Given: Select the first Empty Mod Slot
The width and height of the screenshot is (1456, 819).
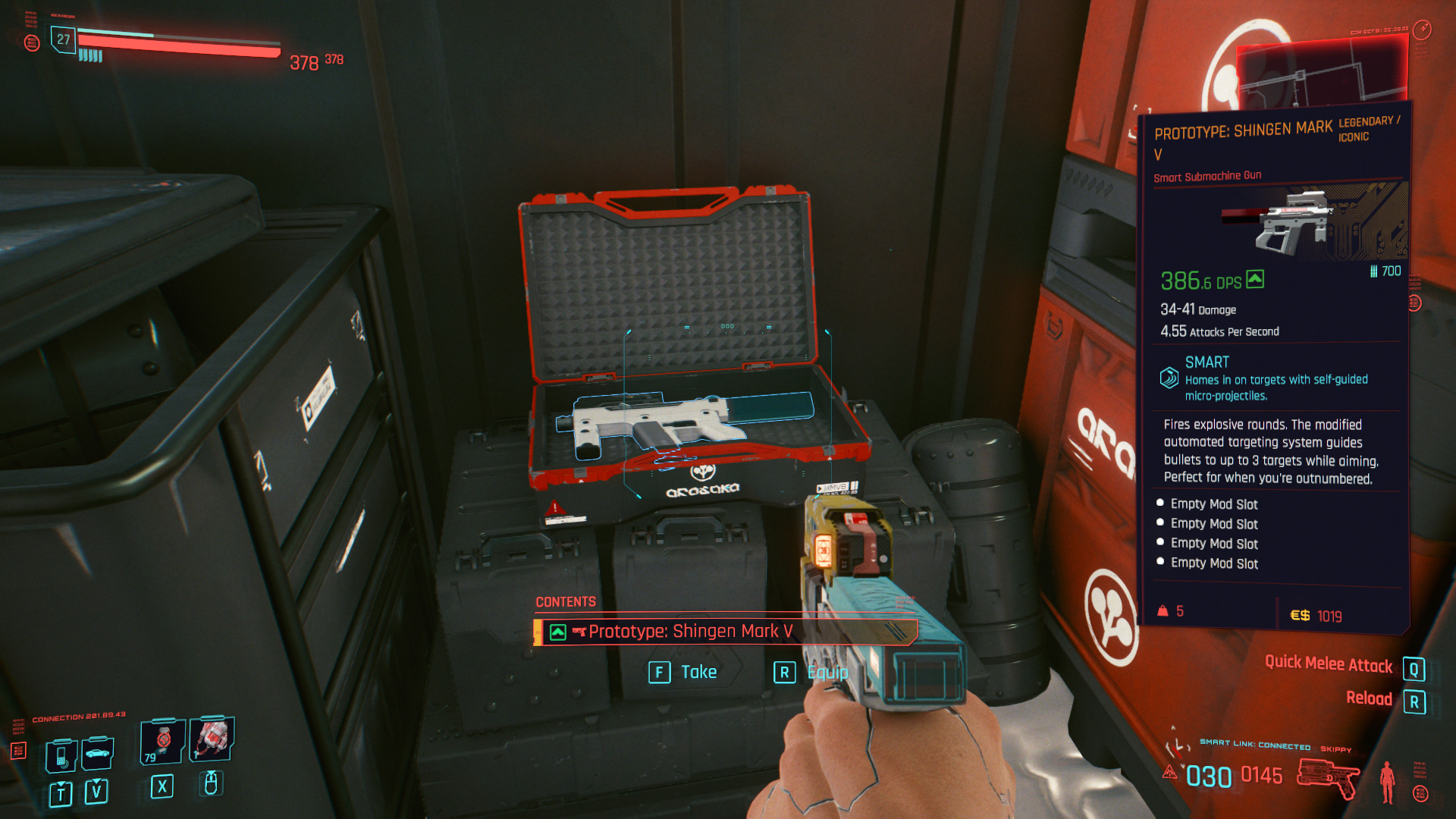Looking at the screenshot, I should [1212, 504].
